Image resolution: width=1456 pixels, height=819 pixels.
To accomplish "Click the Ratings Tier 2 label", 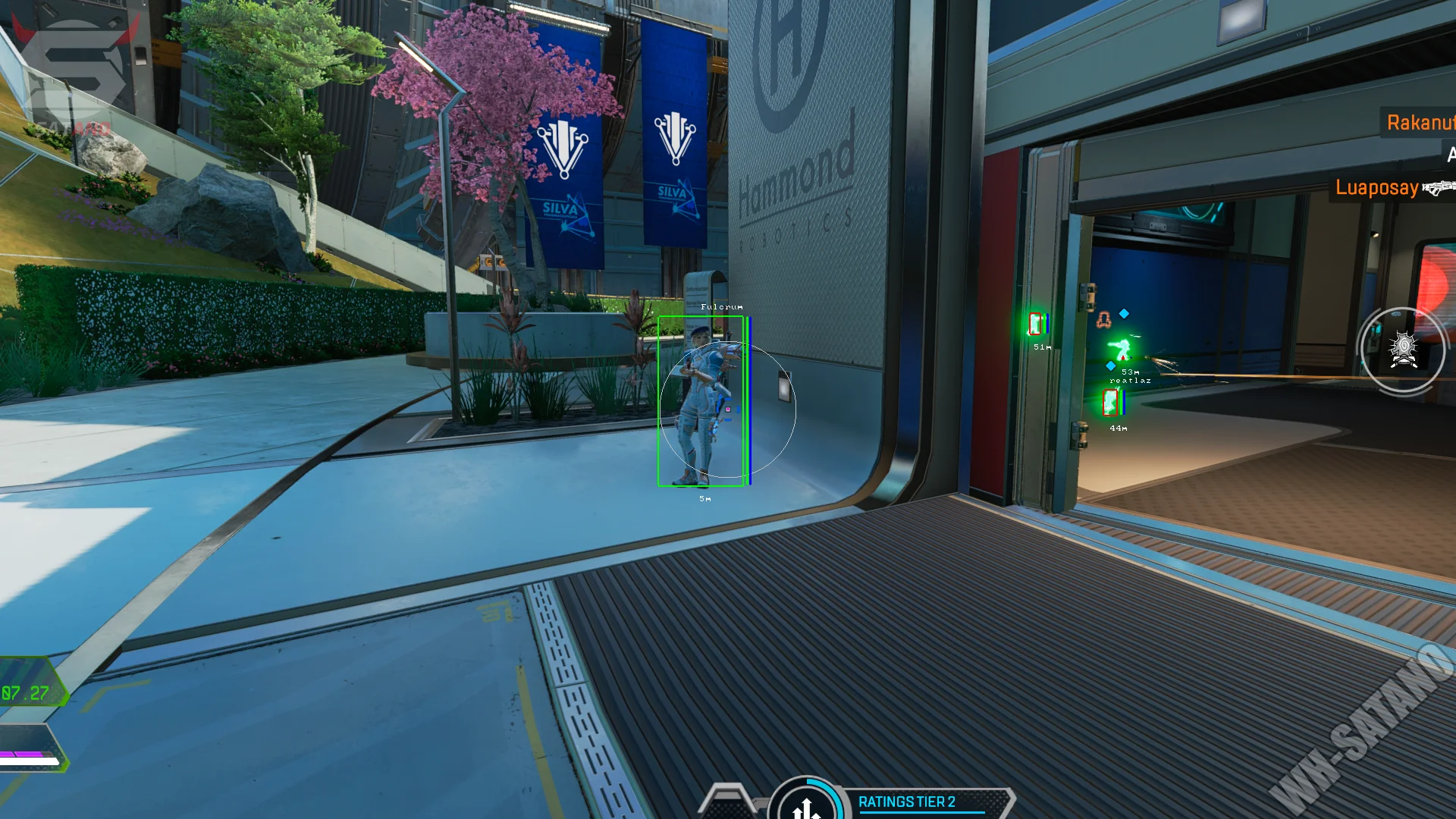I will (x=906, y=802).
